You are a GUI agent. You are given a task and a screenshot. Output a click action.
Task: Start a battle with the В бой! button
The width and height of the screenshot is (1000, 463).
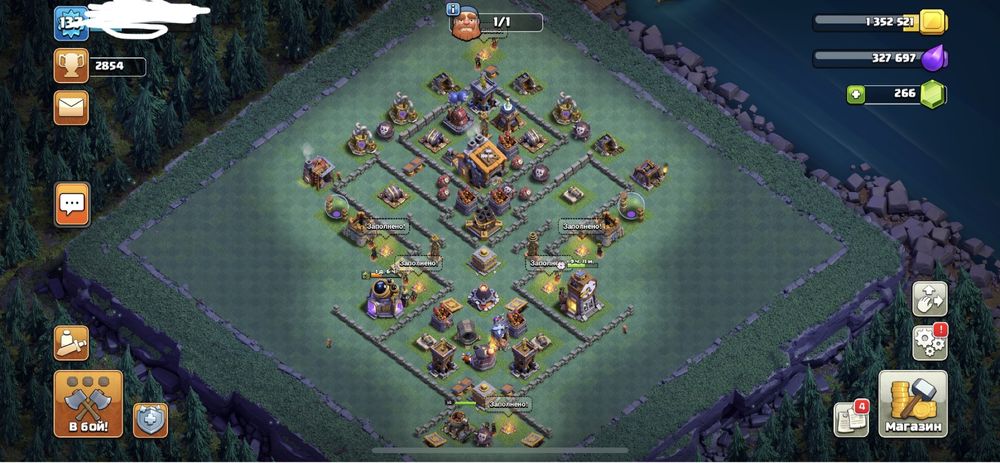pos(88,404)
